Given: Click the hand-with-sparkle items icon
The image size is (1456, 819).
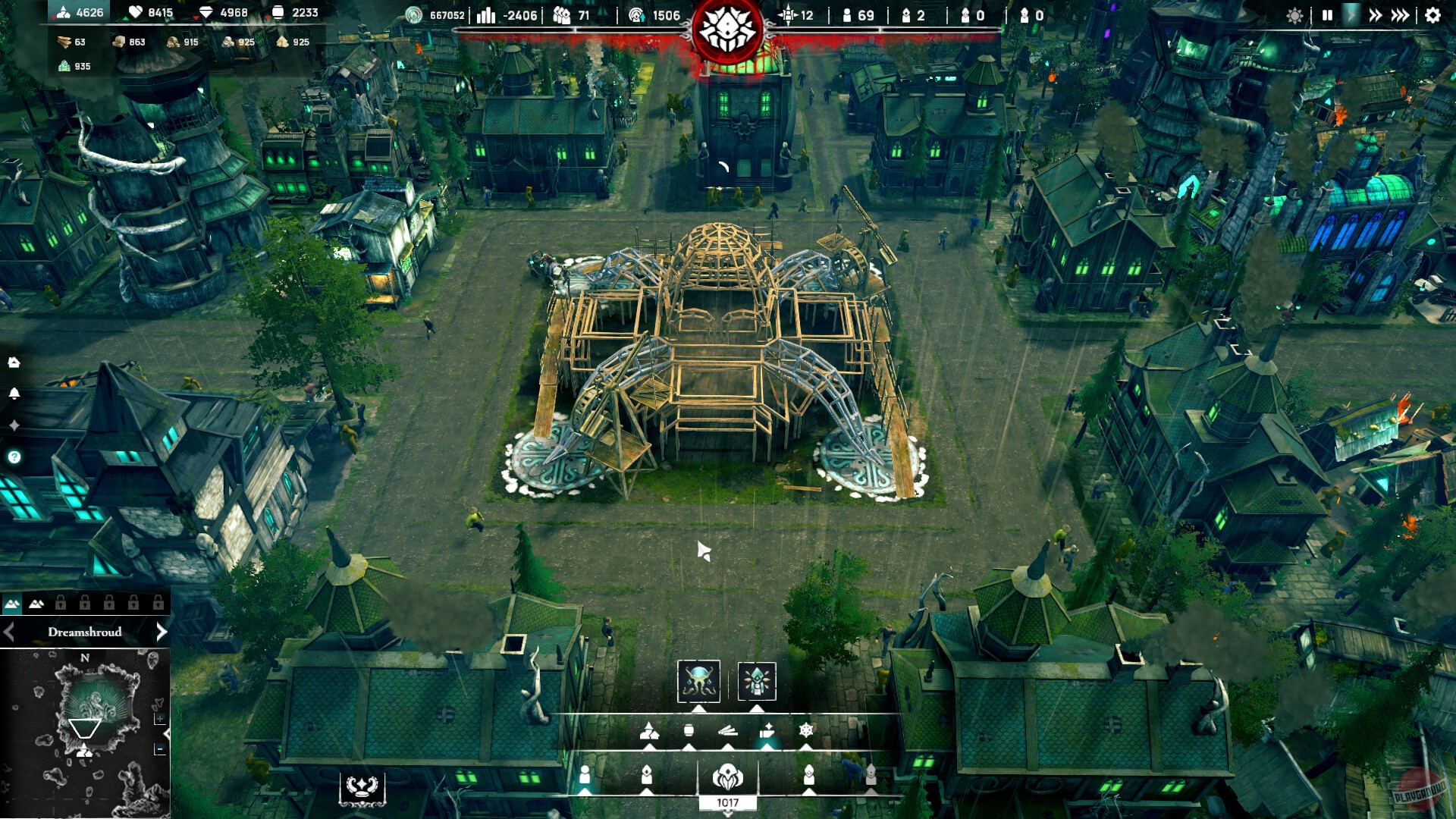Looking at the screenshot, I should pos(767,730).
